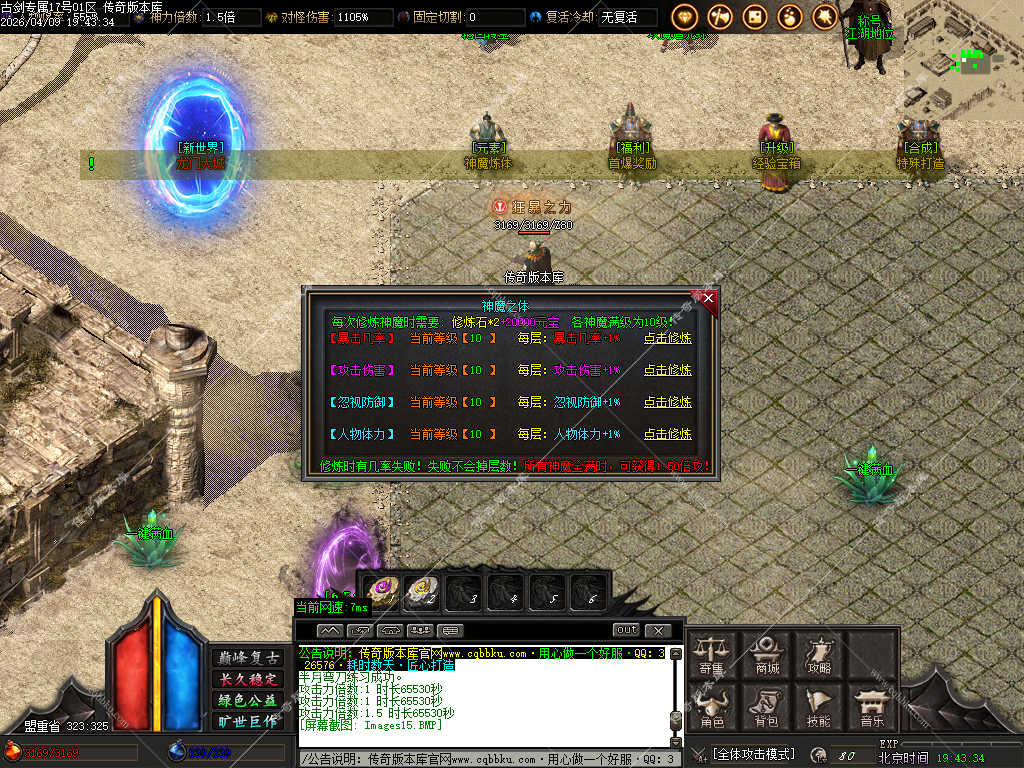Select the white swirl item in hotbar slot 2

pos(421,592)
